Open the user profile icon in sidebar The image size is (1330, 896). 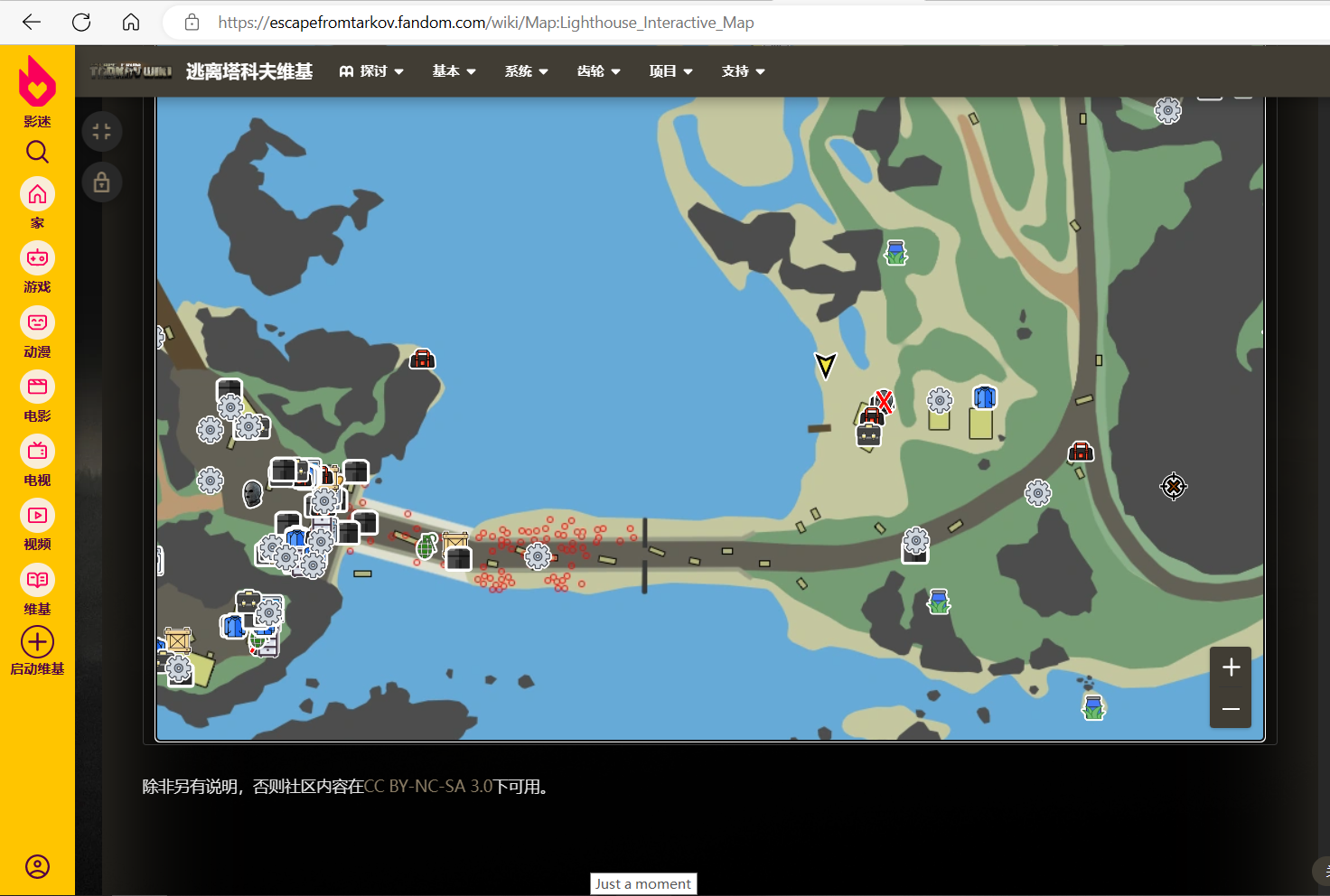37,867
